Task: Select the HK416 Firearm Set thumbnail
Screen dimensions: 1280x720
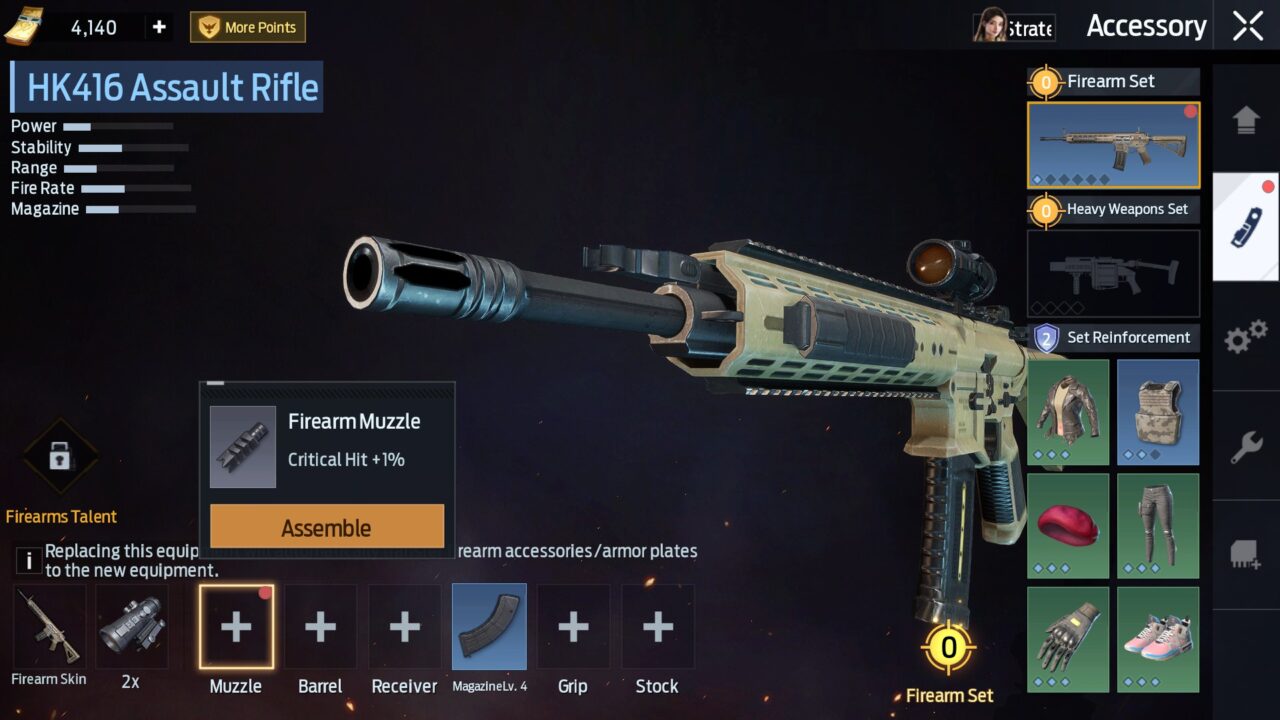Action: pos(1113,145)
